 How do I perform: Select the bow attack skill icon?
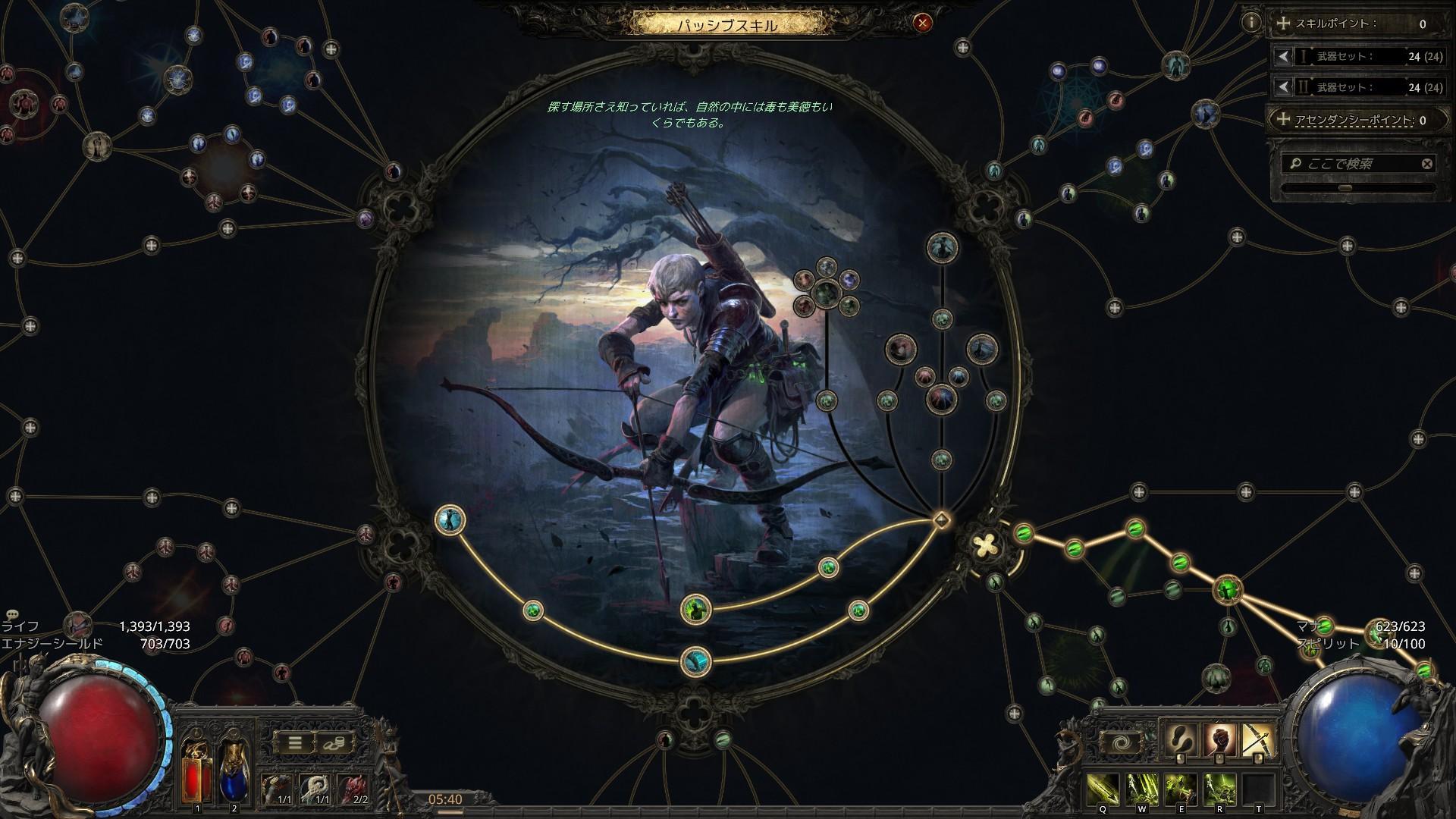1259,739
